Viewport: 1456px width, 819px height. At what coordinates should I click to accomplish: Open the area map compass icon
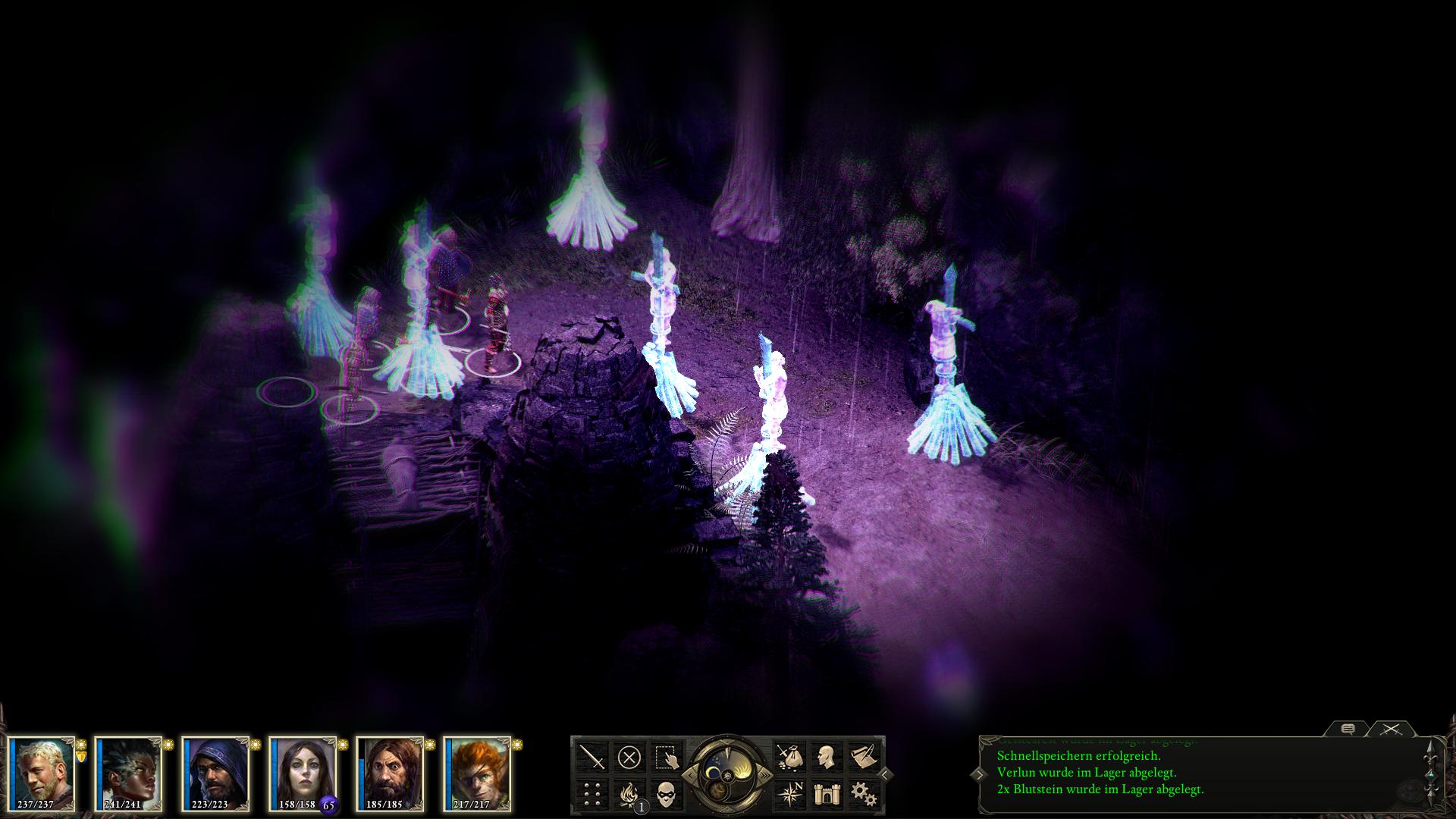pos(789,794)
